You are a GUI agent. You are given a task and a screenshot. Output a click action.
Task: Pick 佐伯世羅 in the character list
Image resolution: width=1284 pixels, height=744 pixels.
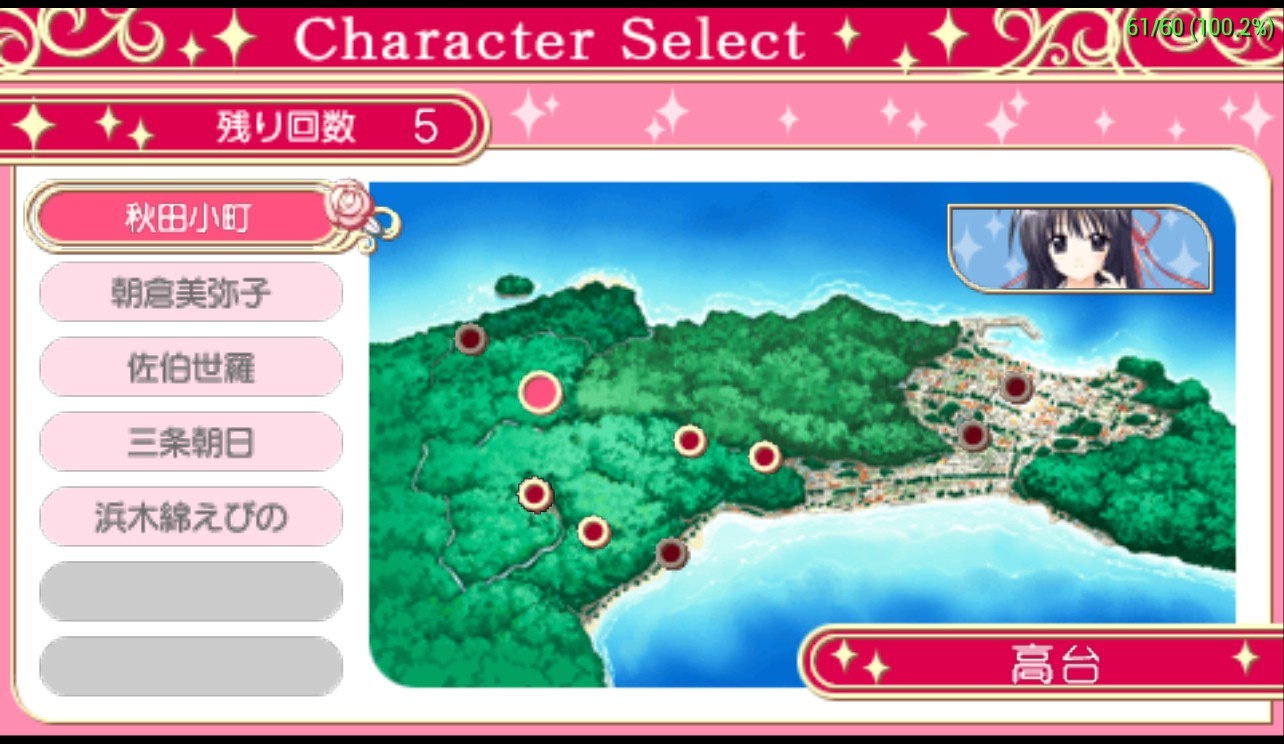click(190, 367)
